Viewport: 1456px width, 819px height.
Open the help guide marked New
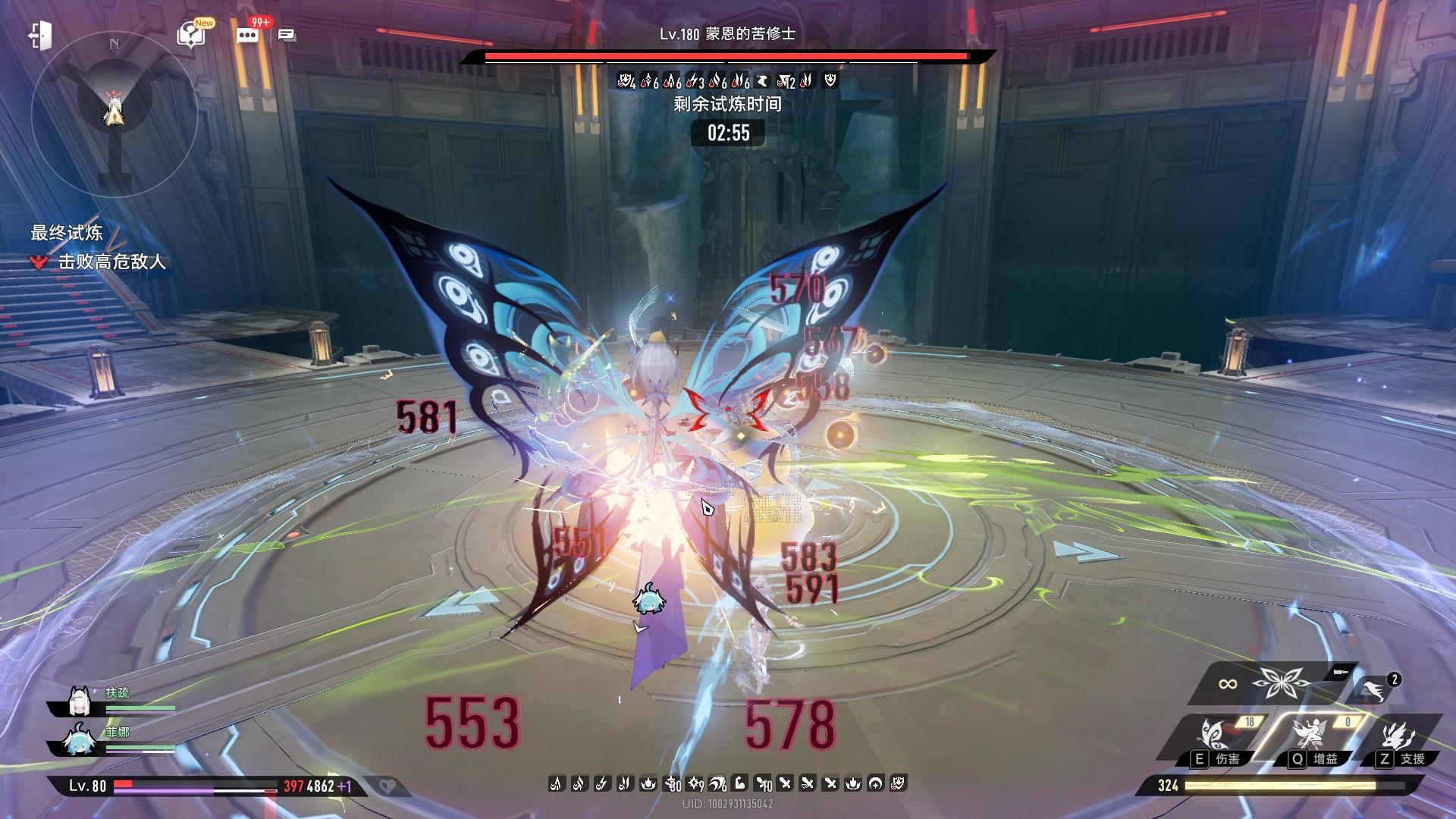[x=190, y=35]
